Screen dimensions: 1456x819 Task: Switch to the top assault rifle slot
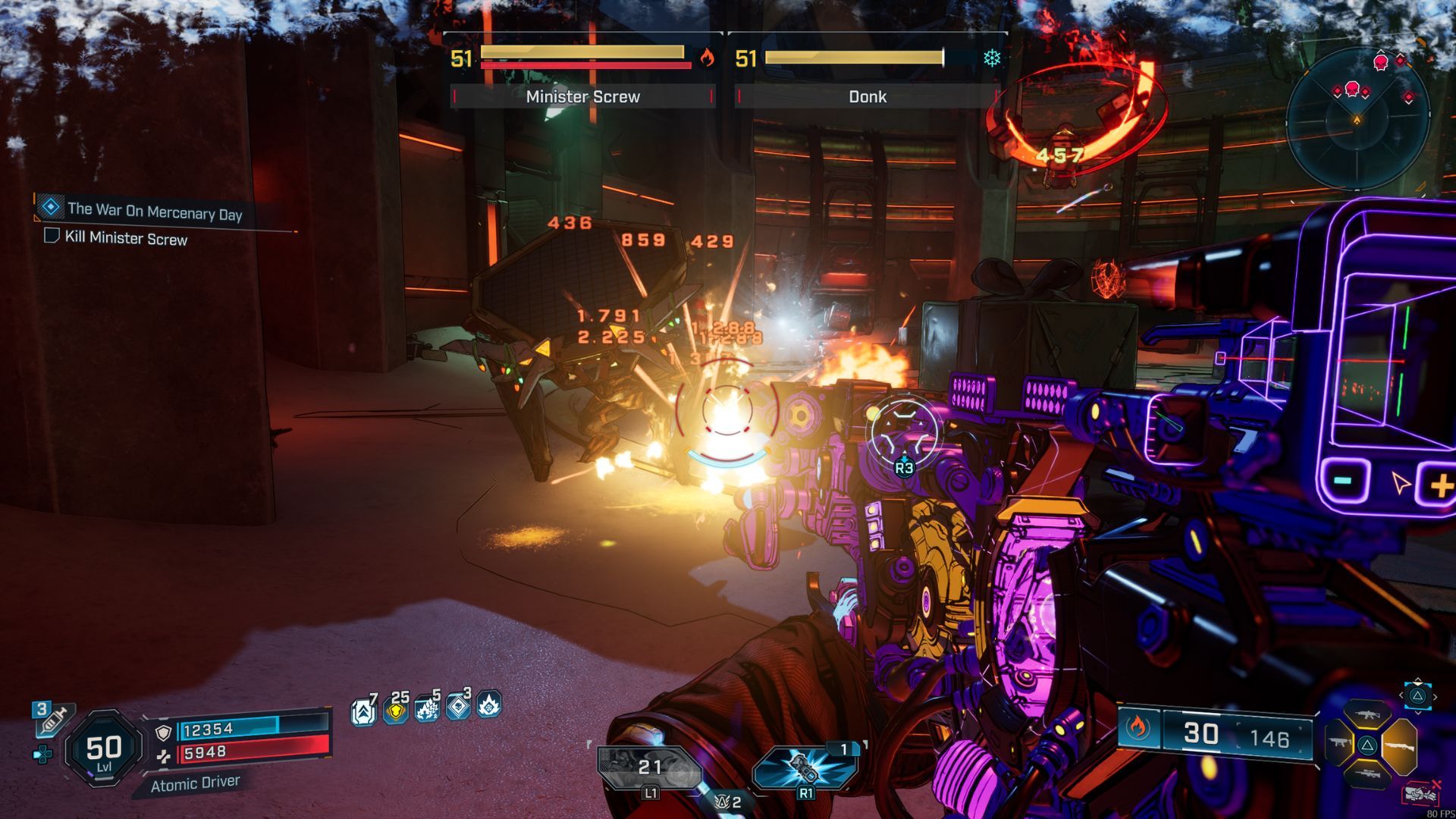point(1367,715)
